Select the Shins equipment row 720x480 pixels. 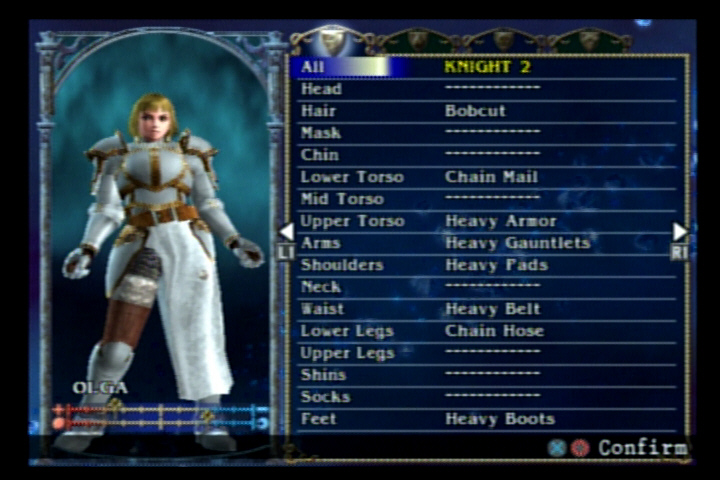(x=488, y=375)
